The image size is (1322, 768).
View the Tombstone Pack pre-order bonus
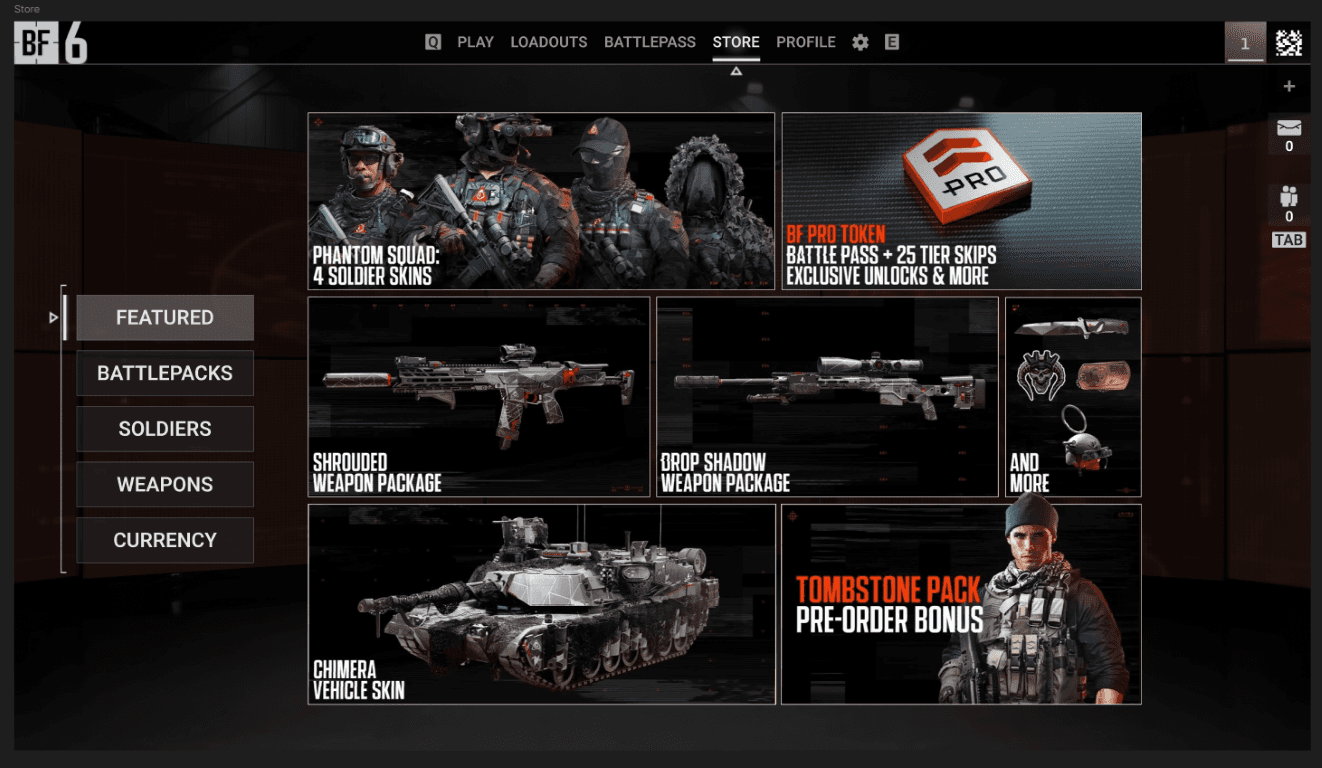point(961,604)
